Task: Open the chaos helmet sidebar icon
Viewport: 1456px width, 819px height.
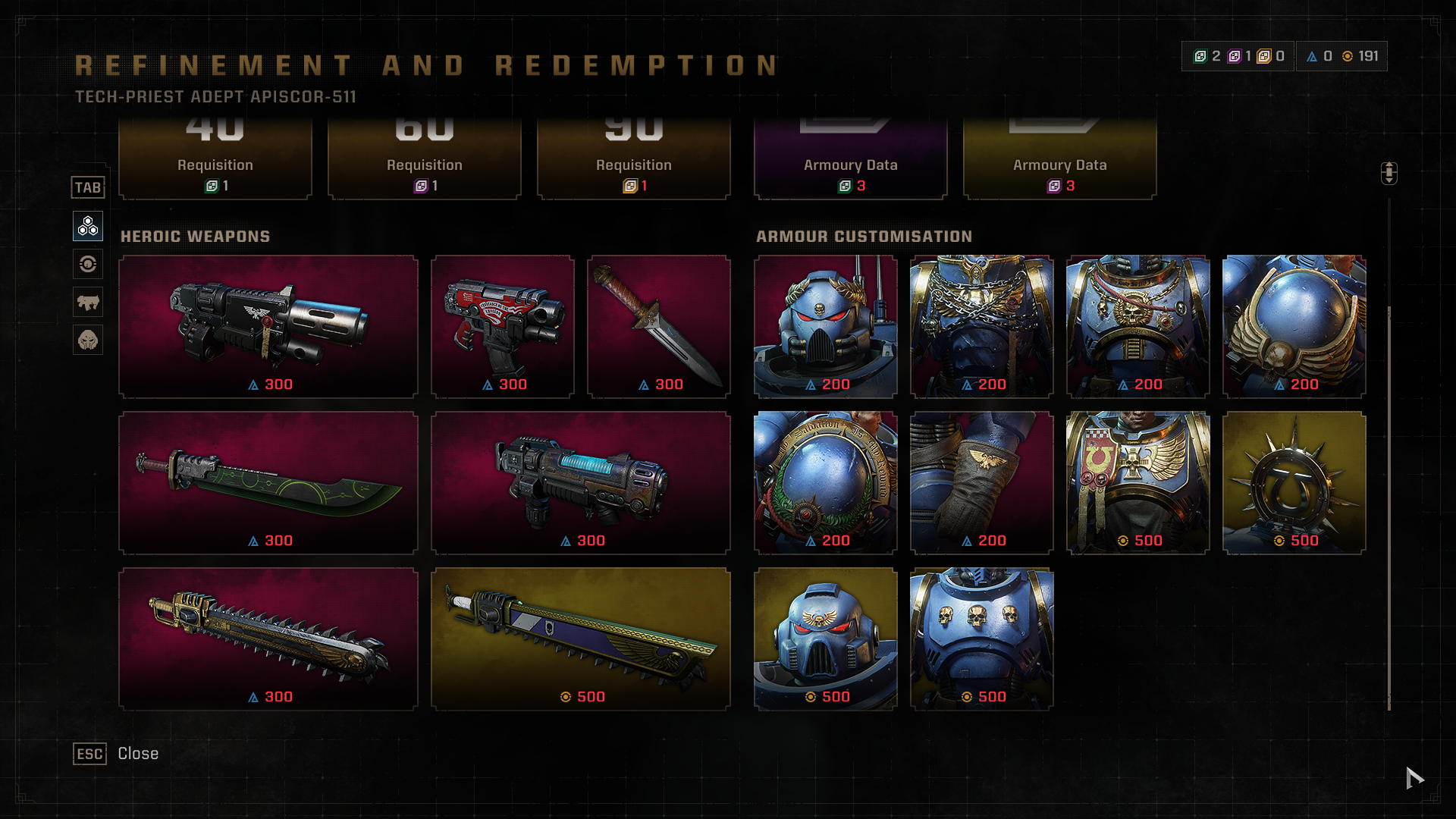Action: point(87,340)
